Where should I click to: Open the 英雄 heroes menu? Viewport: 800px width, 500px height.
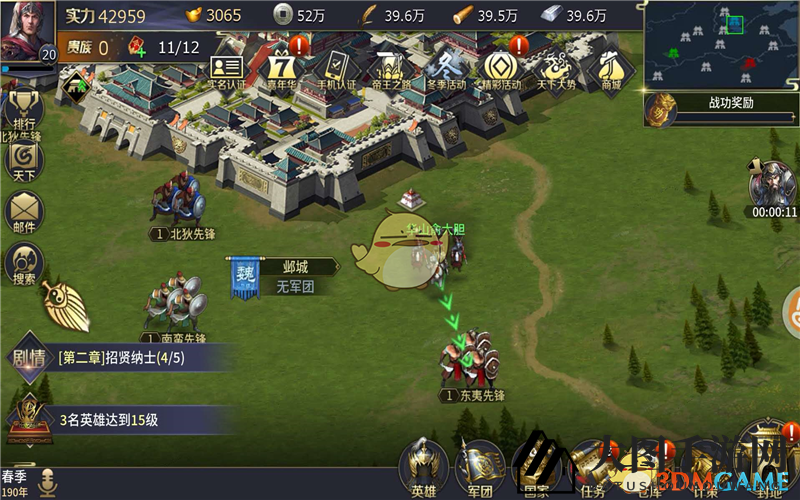click(x=422, y=468)
